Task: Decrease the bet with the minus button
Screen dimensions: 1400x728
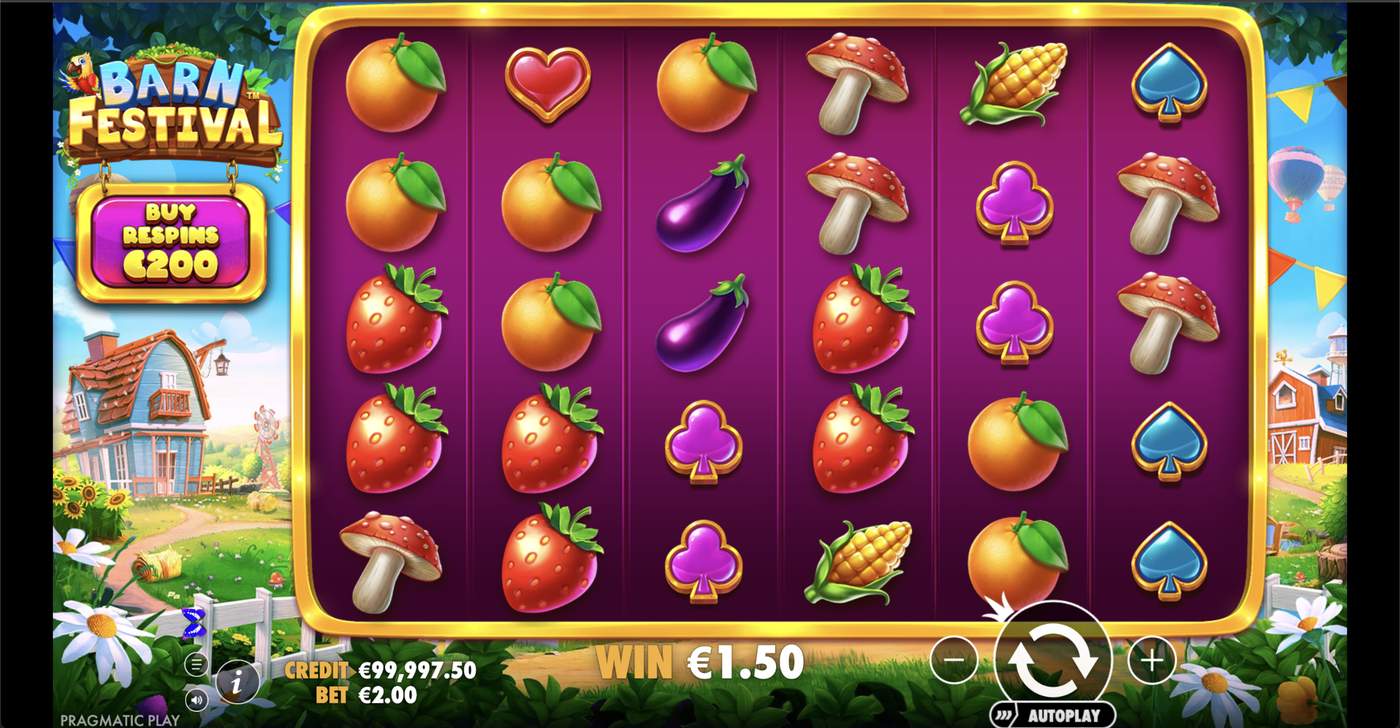Action: [x=957, y=658]
